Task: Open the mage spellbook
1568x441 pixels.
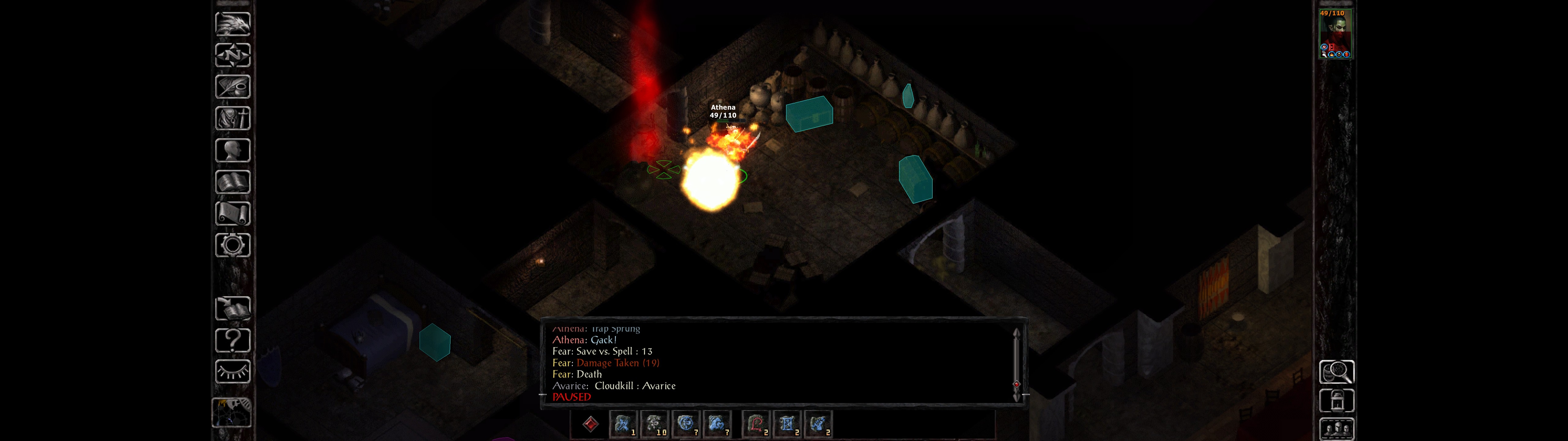Action: coord(232,182)
